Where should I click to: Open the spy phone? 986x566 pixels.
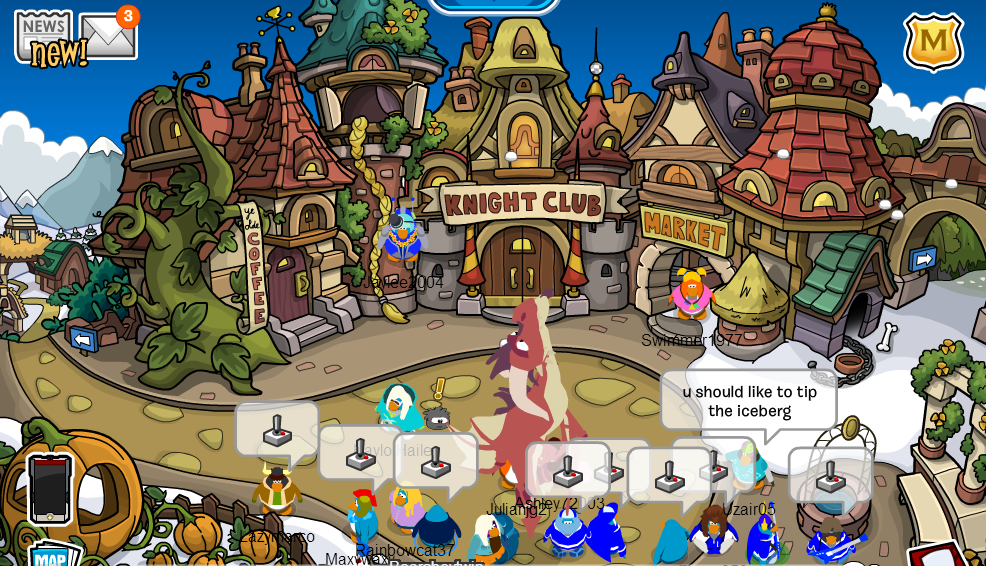(50, 488)
